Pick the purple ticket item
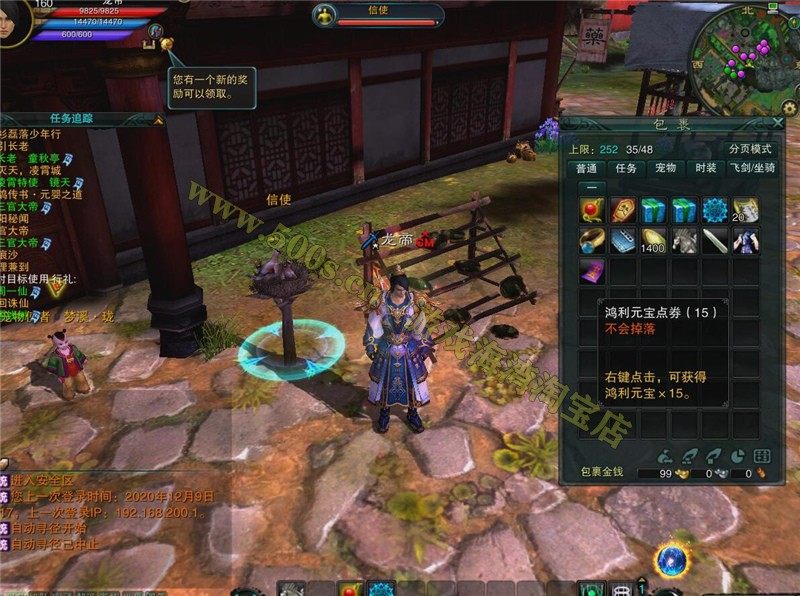 591,272
